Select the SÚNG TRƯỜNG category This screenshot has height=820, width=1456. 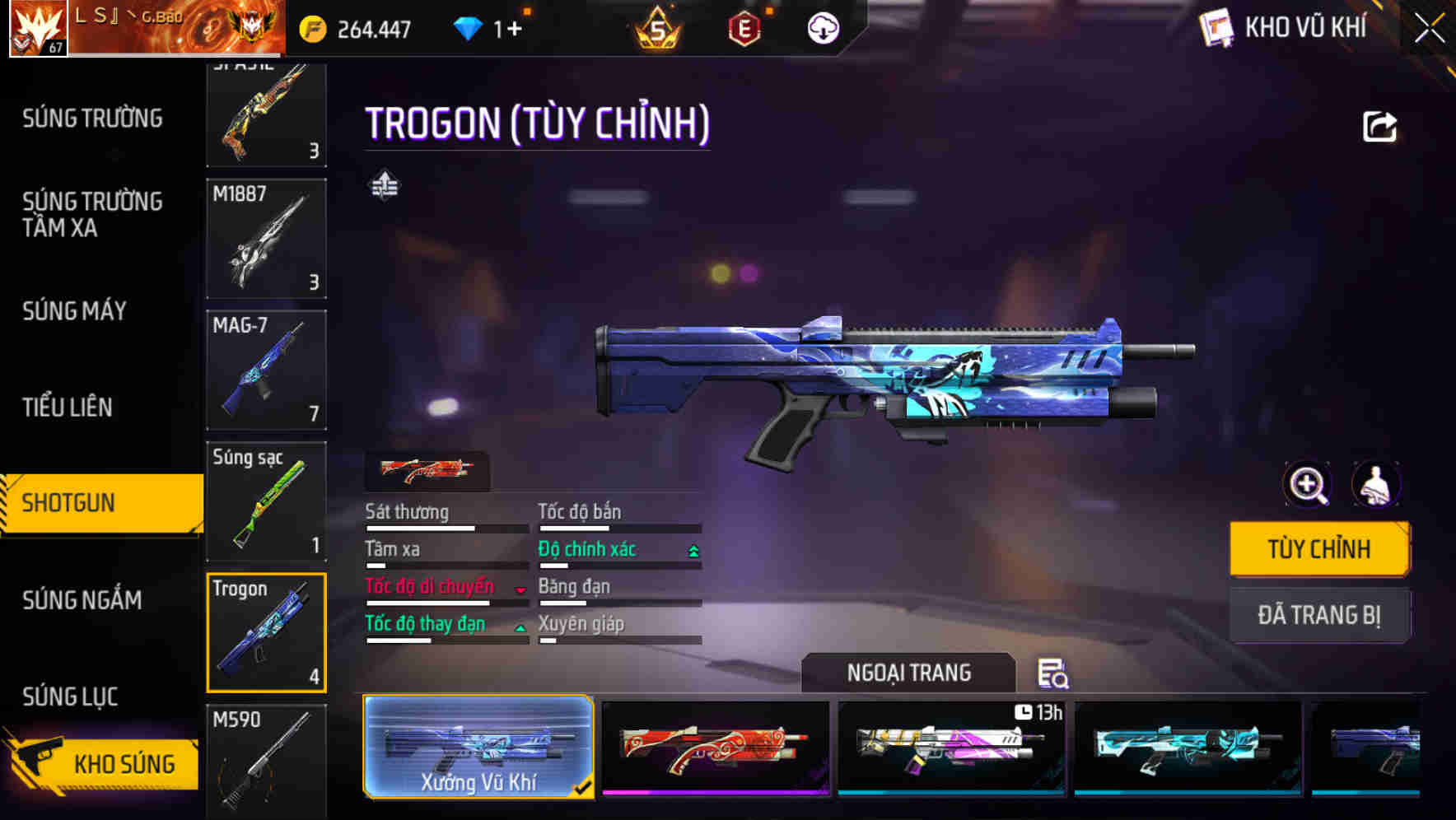(x=92, y=119)
